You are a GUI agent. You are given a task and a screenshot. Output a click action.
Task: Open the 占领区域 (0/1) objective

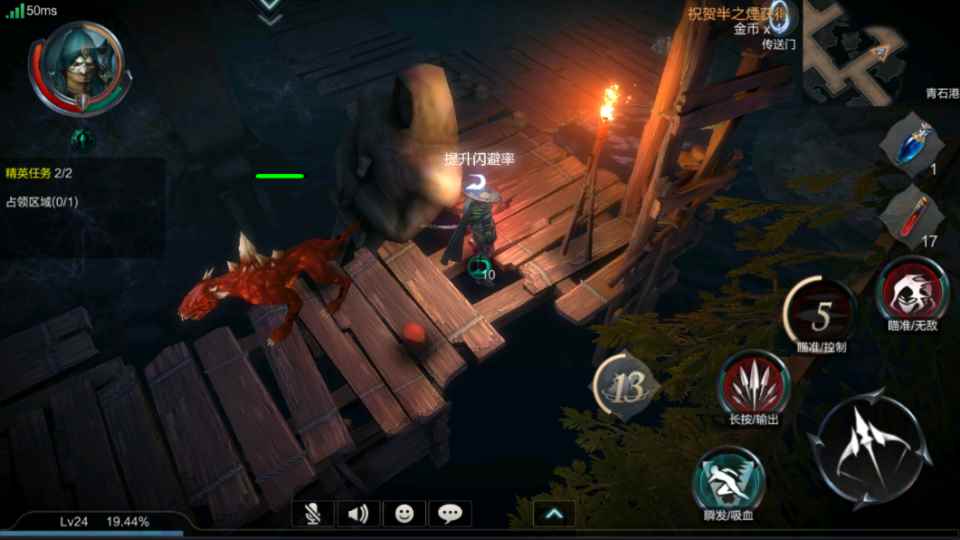point(42,202)
